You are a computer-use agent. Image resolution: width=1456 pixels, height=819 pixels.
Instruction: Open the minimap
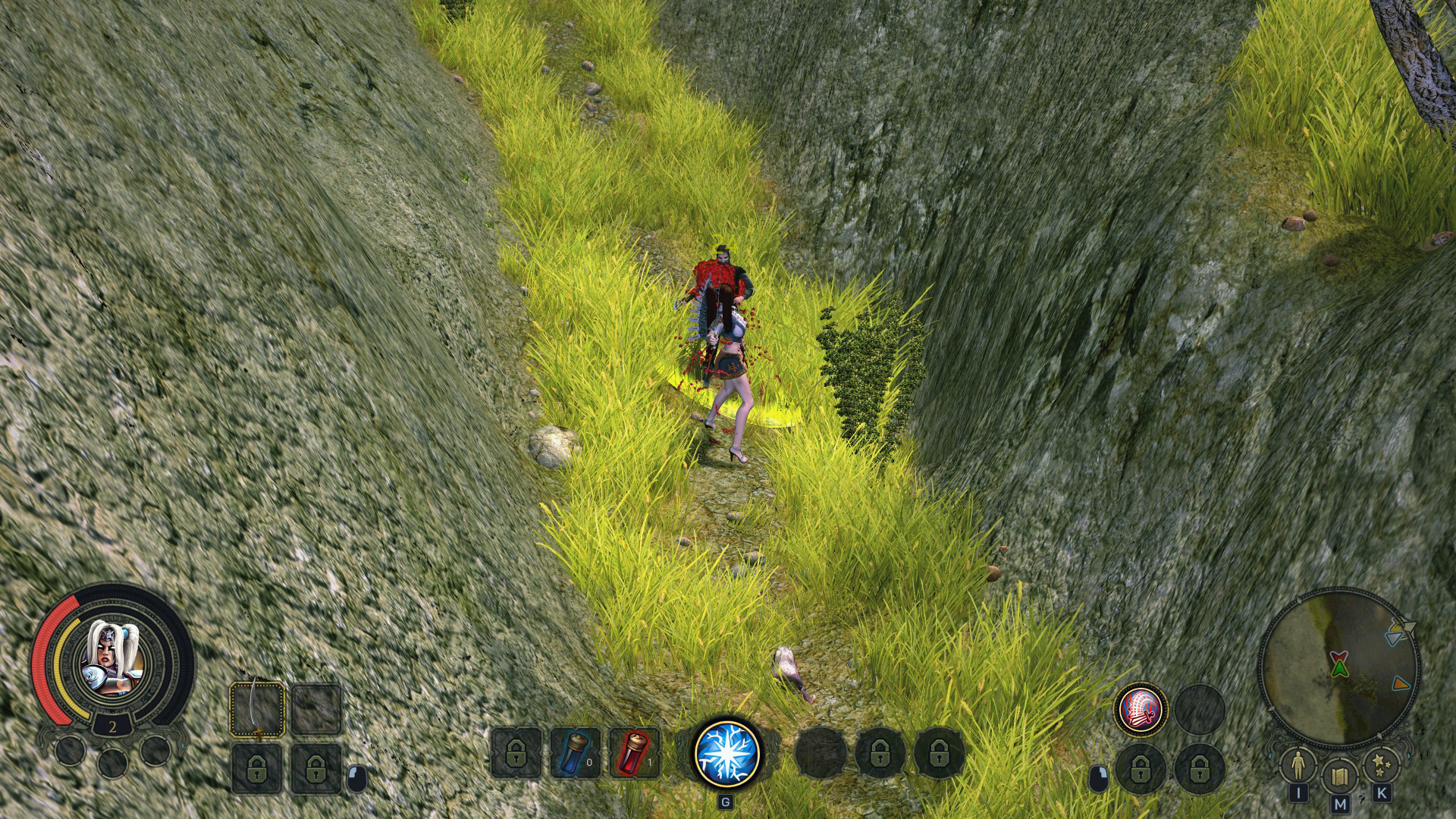(x=1339, y=667)
